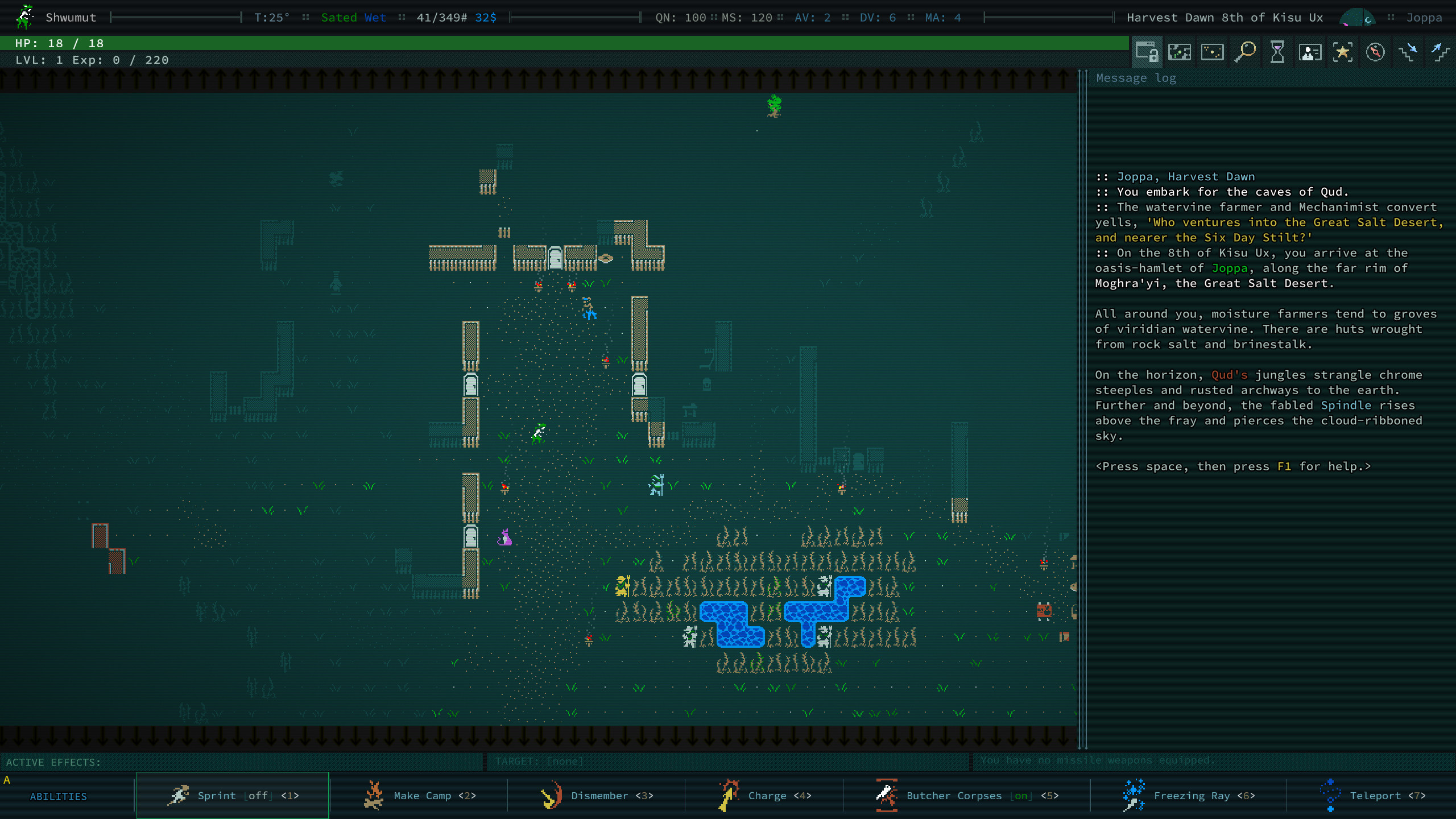The width and height of the screenshot is (1456, 819).
Task: Activate the Make Camp ability
Action: (420, 795)
